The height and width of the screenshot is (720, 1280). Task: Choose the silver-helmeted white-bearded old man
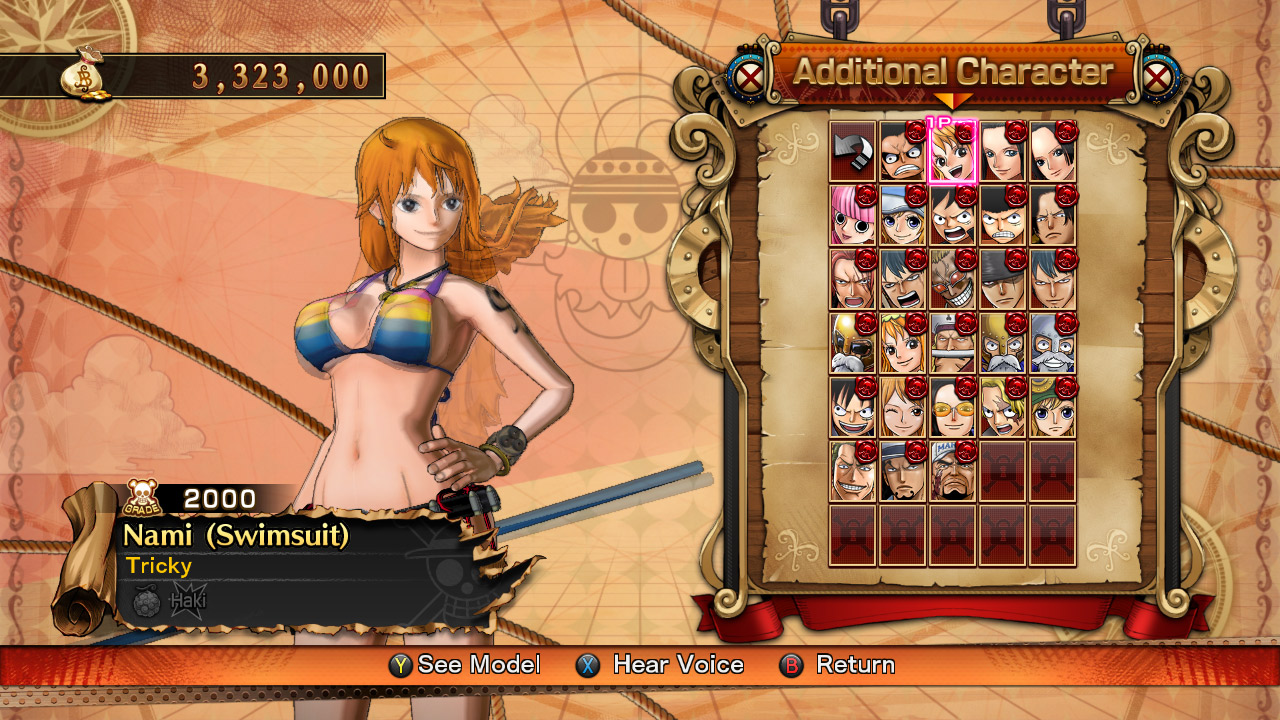point(1052,343)
